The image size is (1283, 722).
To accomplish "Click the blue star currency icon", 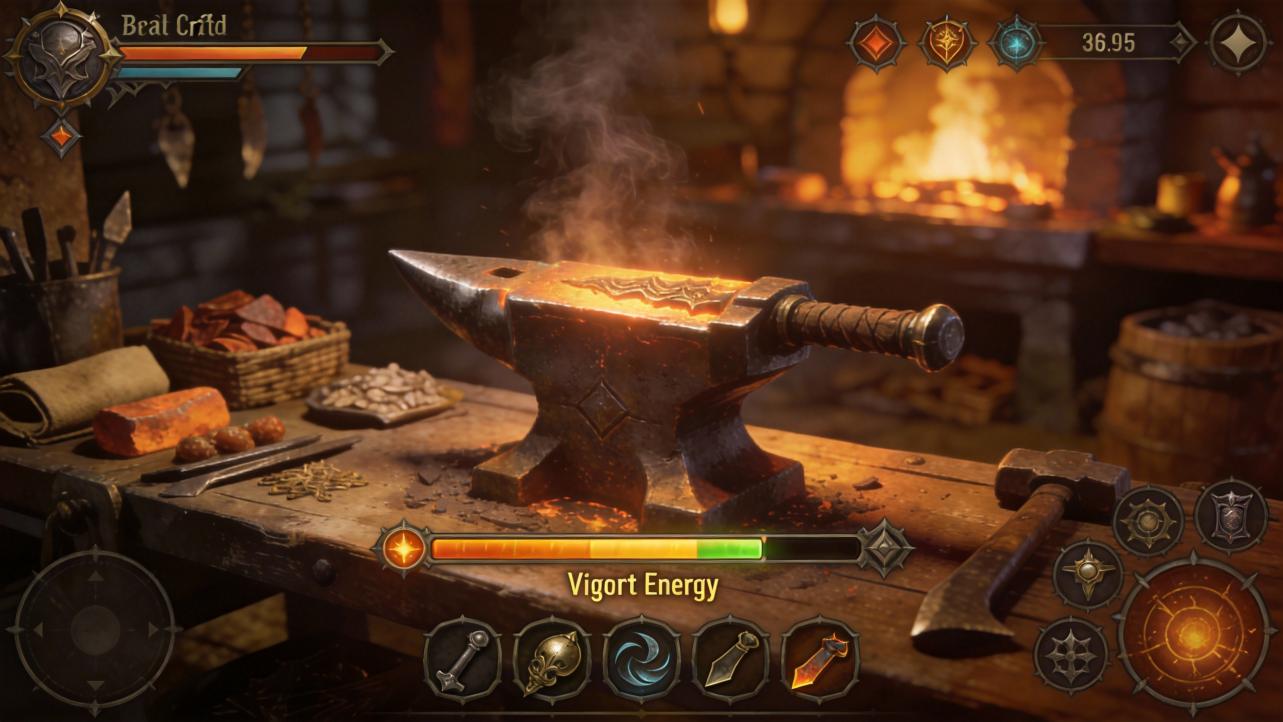I will [1016, 43].
